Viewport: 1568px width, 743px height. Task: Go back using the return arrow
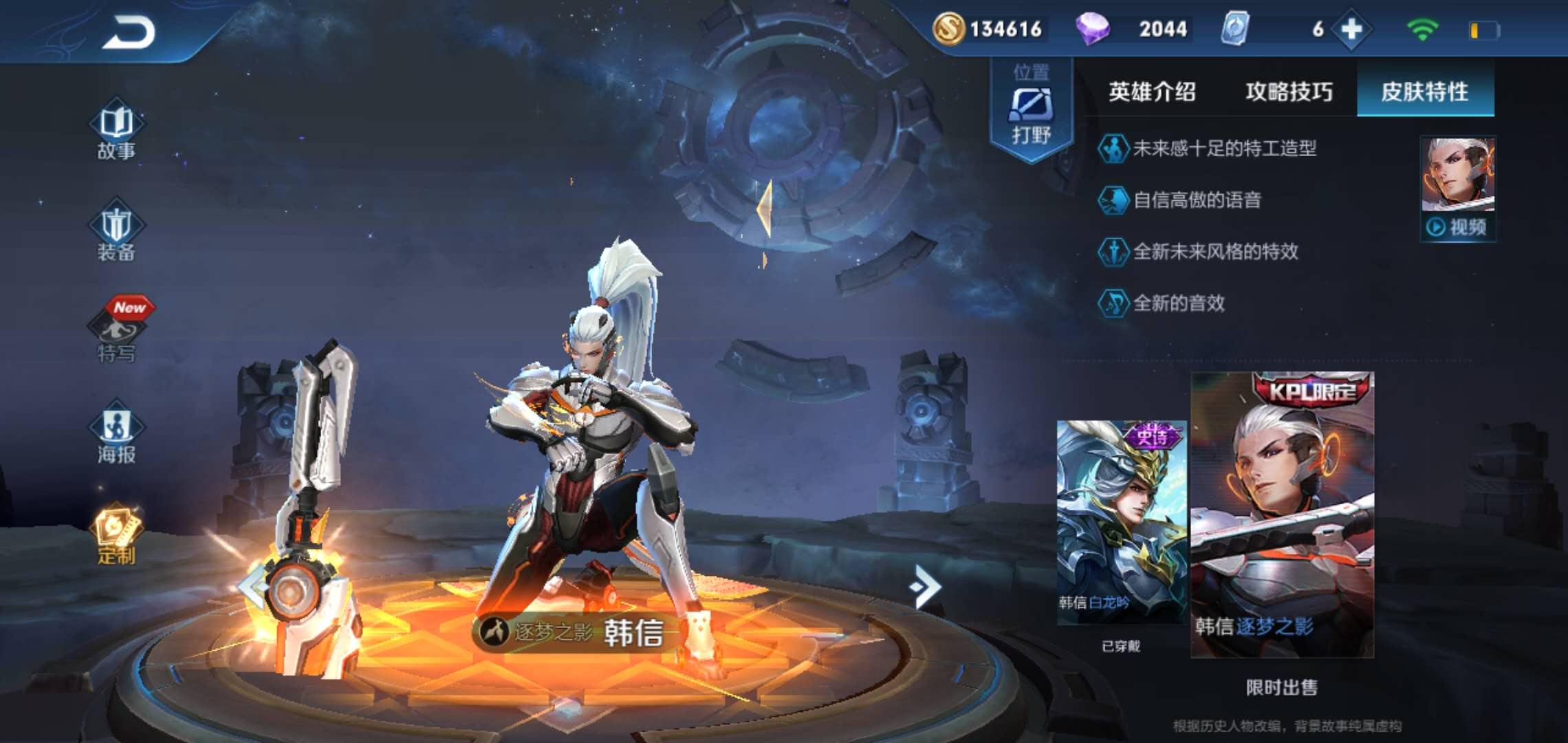click(x=129, y=32)
